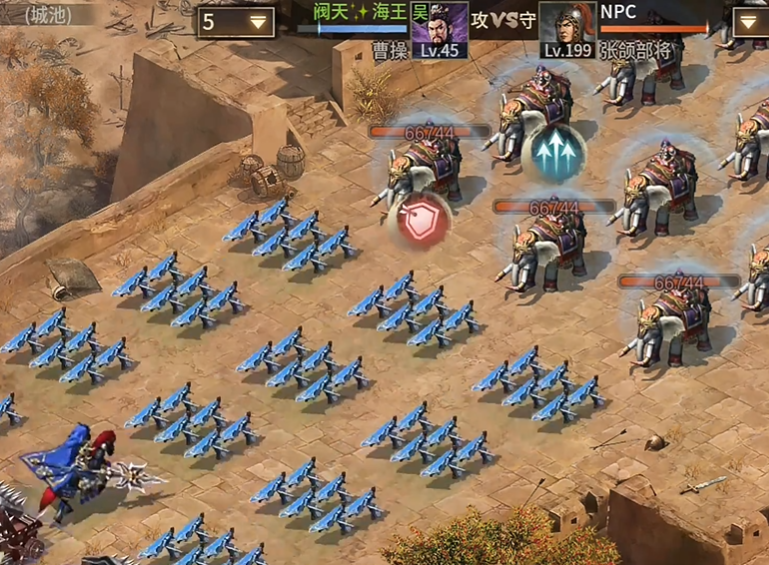The width and height of the screenshot is (769, 565).
Task: Select Cao Cao's Lv.45 general portrait
Action: [x=440, y=28]
